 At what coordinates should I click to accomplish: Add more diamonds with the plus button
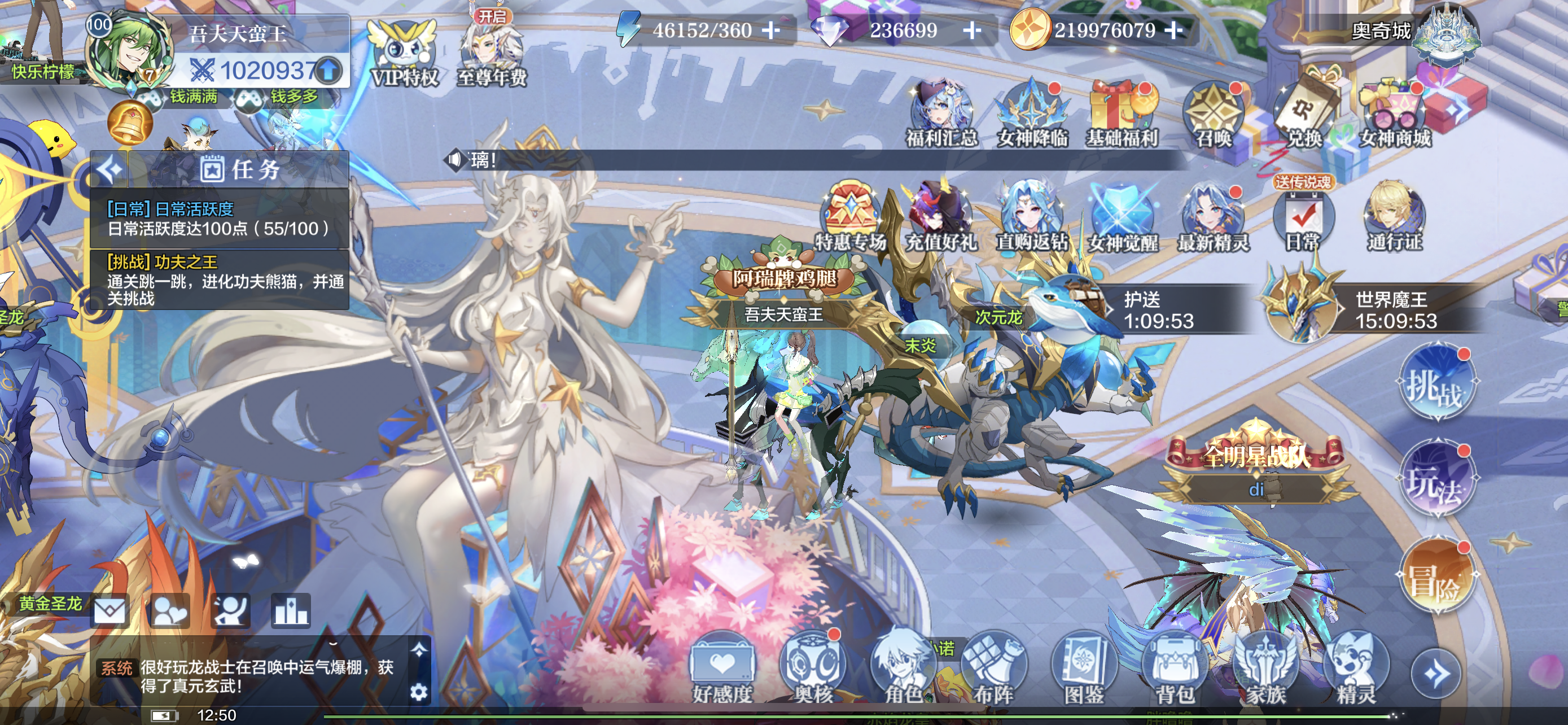pos(972,30)
